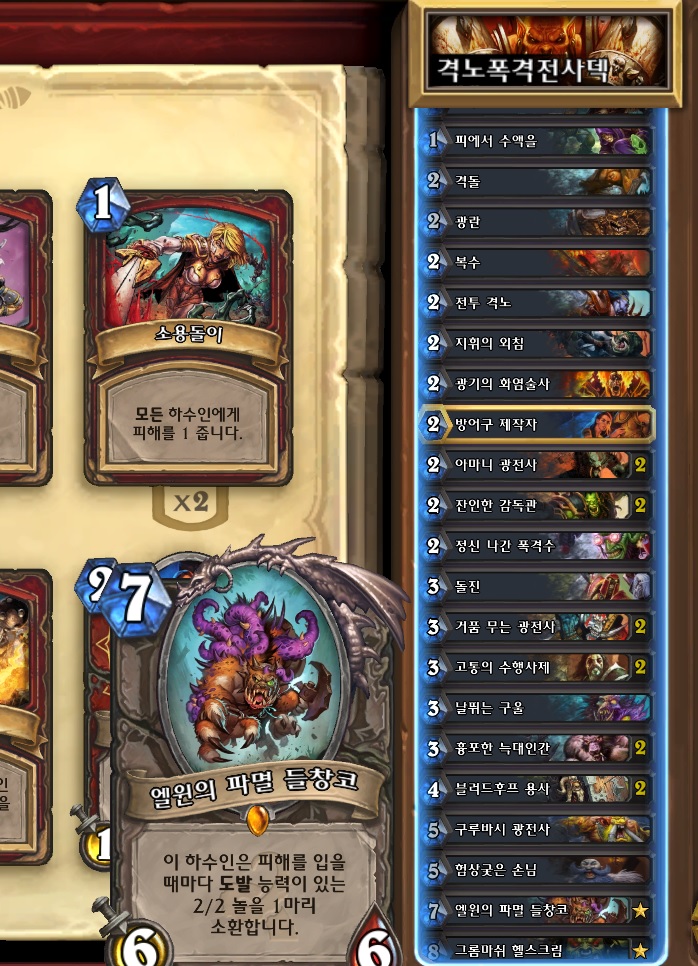Image resolution: width=698 pixels, height=966 pixels.
Task: Select the 전투 격노 deck entry
Action: point(538,302)
